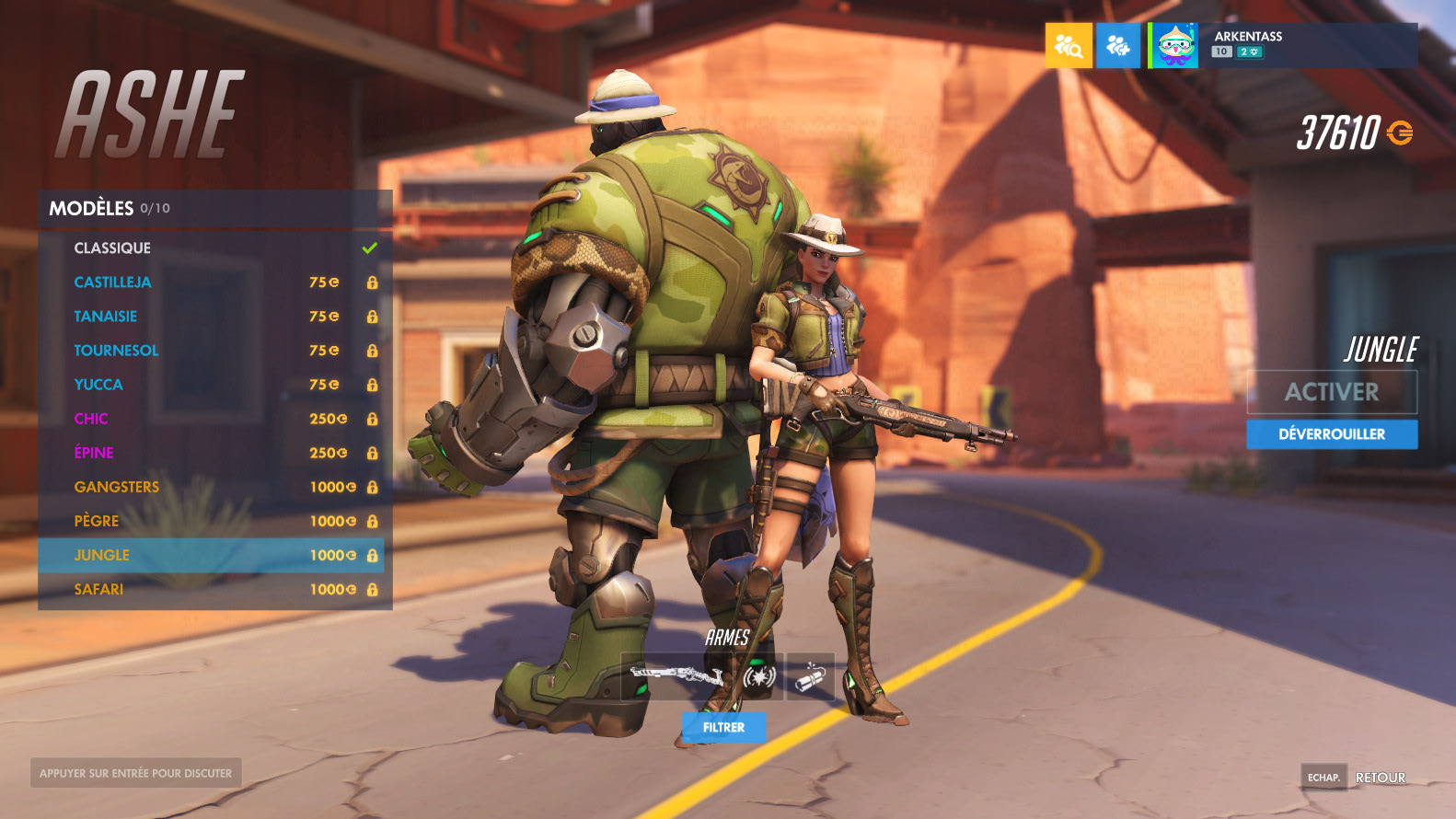Choose the Chic skin
Screen dimensions: 1456x819
pyautogui.click(x=211, y=419)
